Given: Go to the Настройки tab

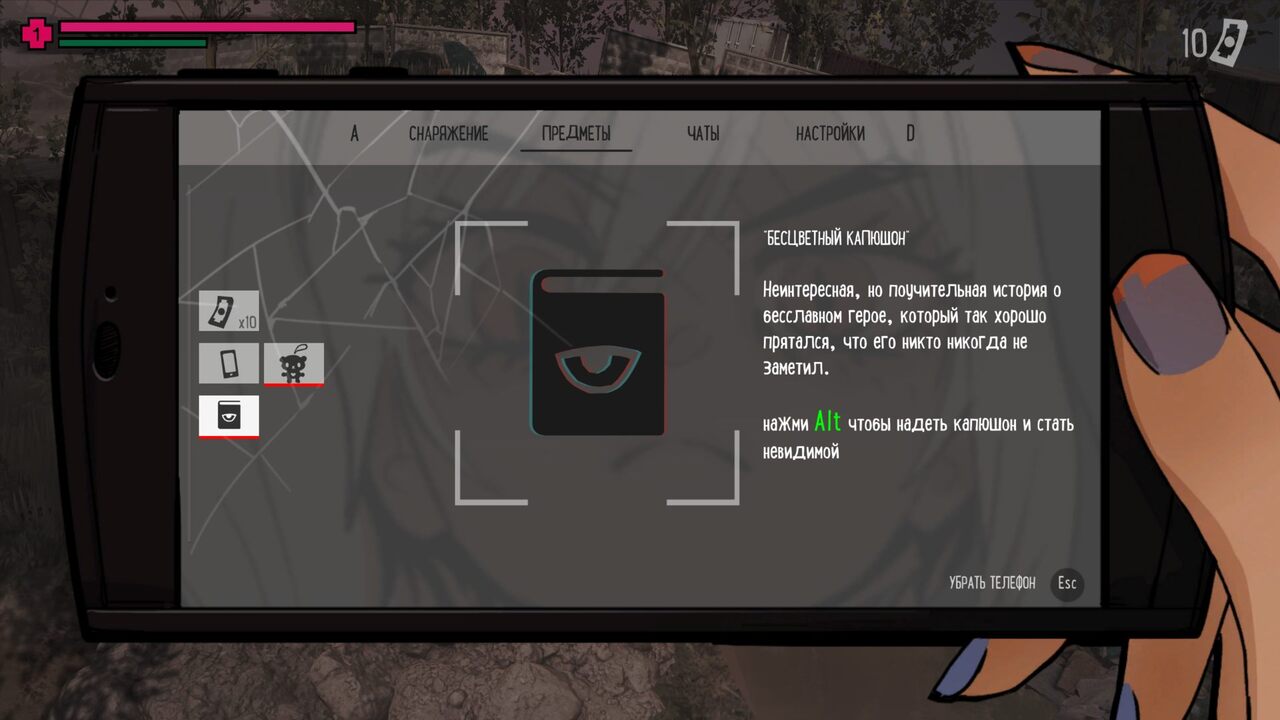Looking at the screenshot, I should tap(830, 134).
